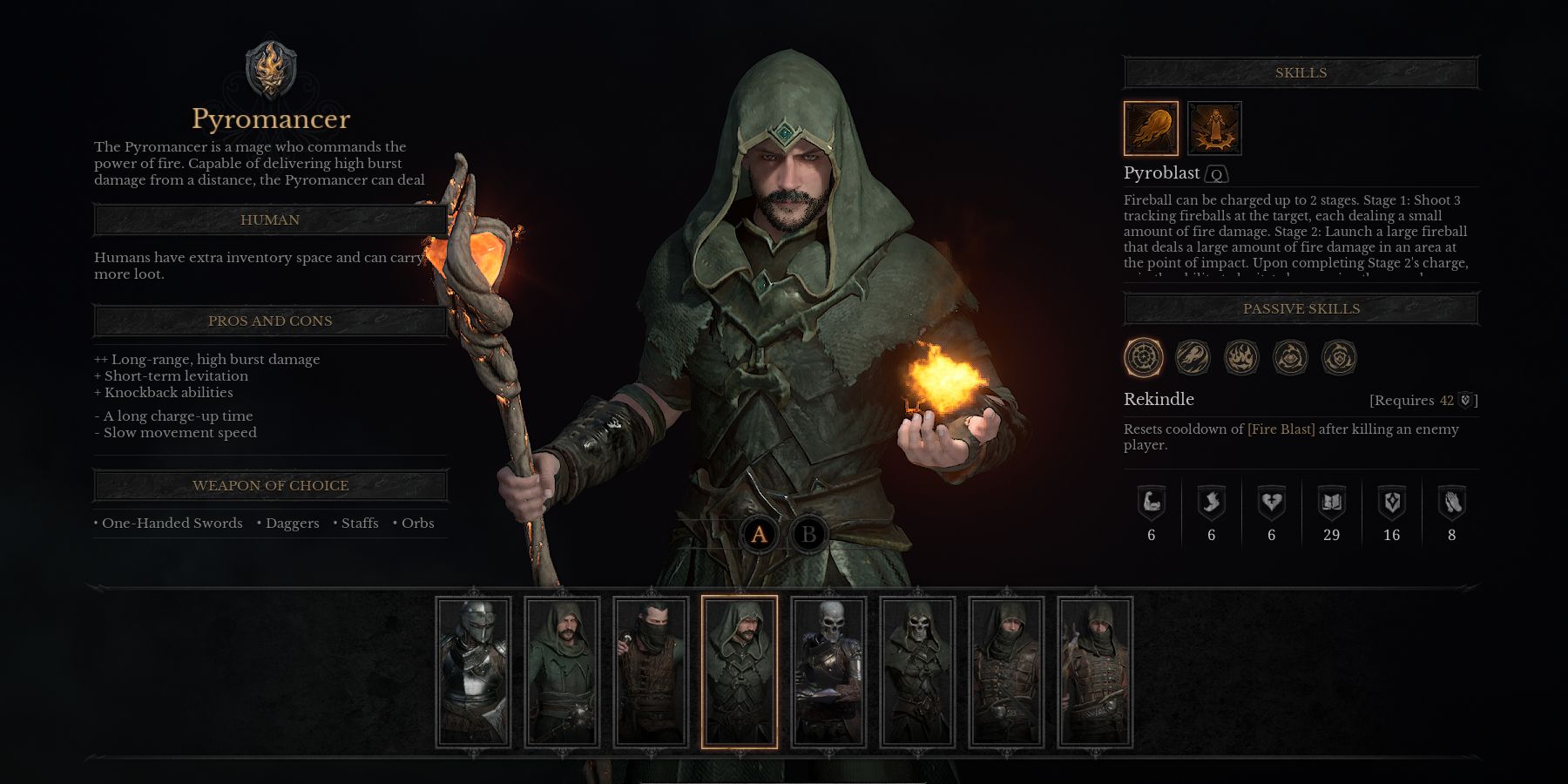Select the Pyroblast fireball skill icon

tap(1151, 128)
